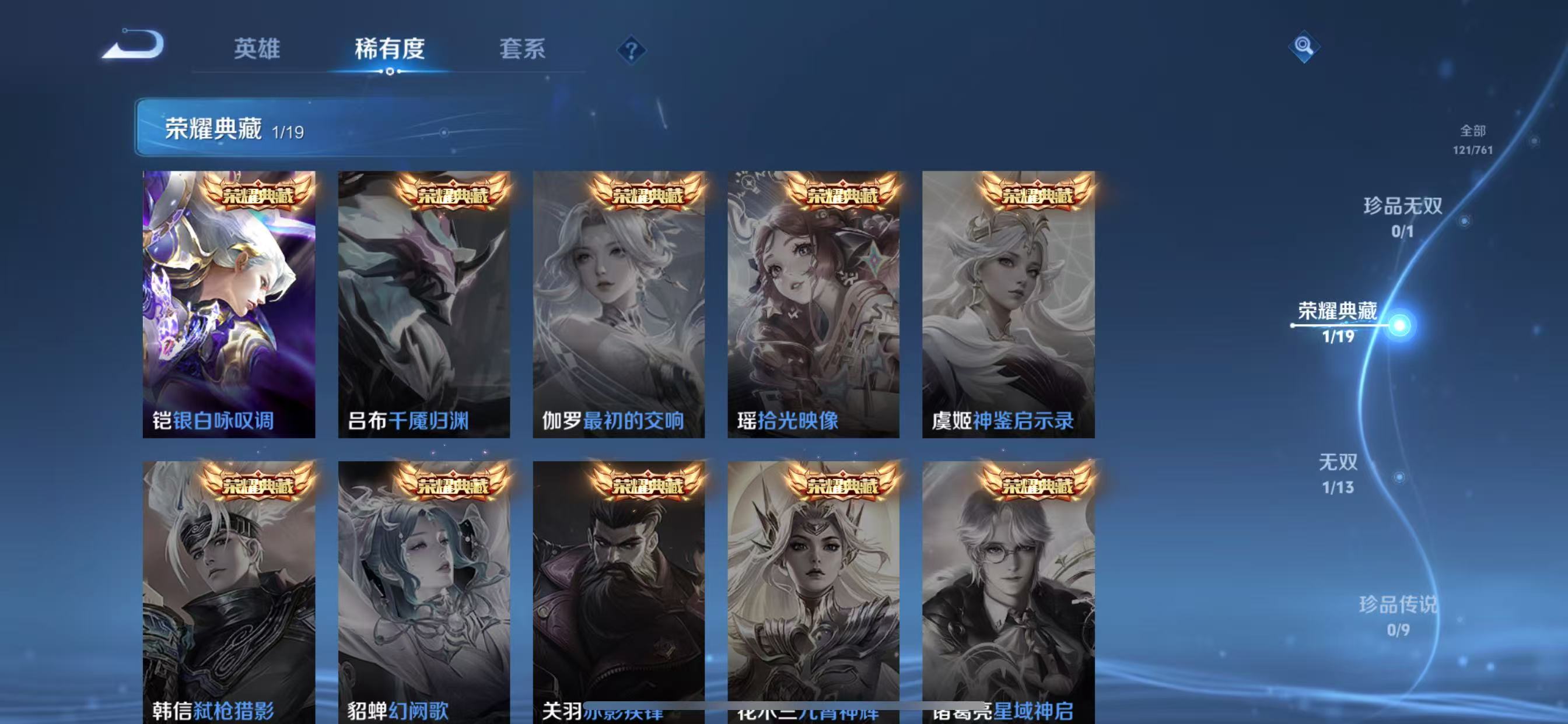The height and width of the screenshot is (724, 1568).
Task: Select 虞姬 神鉴启示录 skin card
Action: click(1008, 304)
